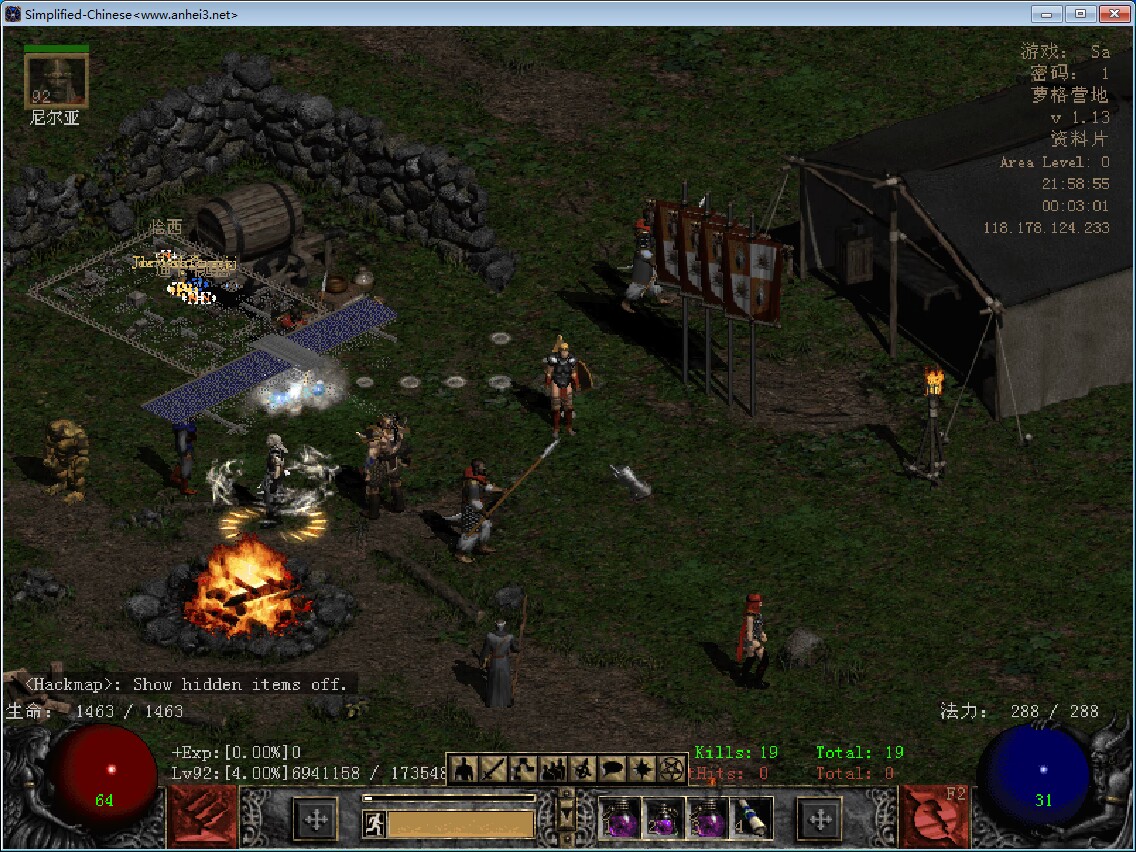Select the left-hand attack skill icon
Viewport: 1136px width, 852px height.
coord(203,817)
